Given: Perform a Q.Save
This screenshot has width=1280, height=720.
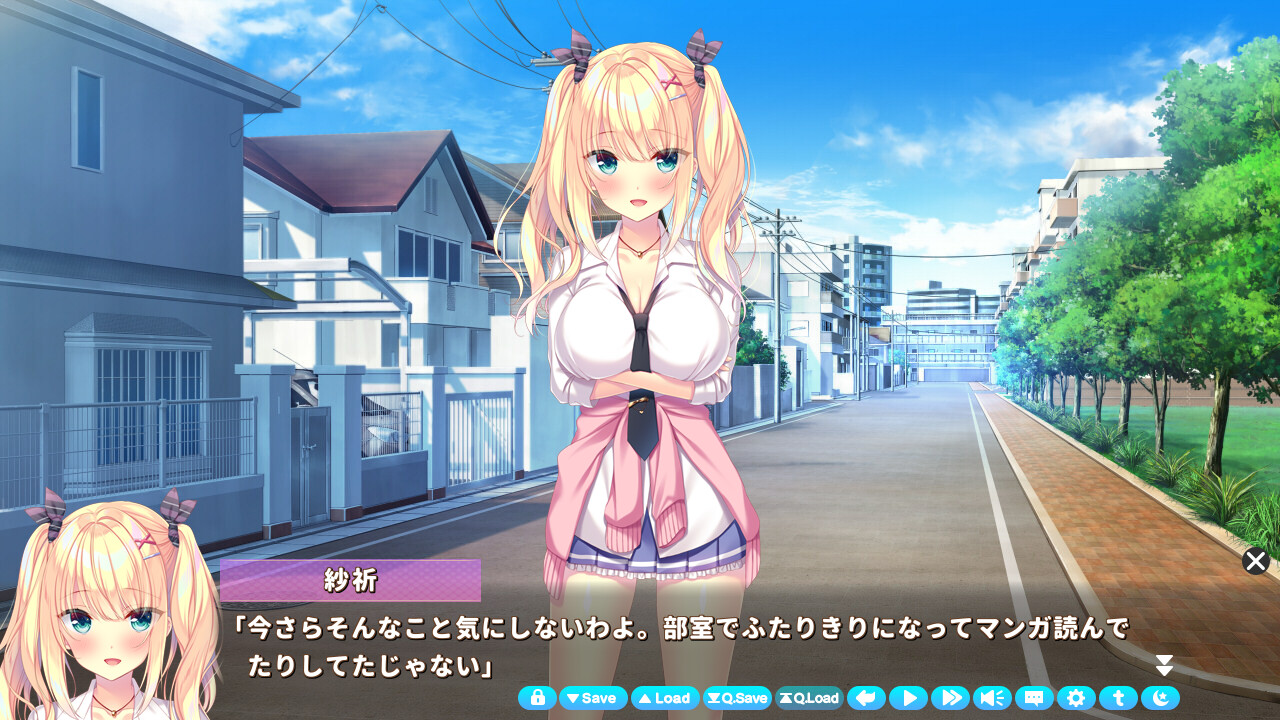Looking at the screenshot, I should click(x=740, y=699).
